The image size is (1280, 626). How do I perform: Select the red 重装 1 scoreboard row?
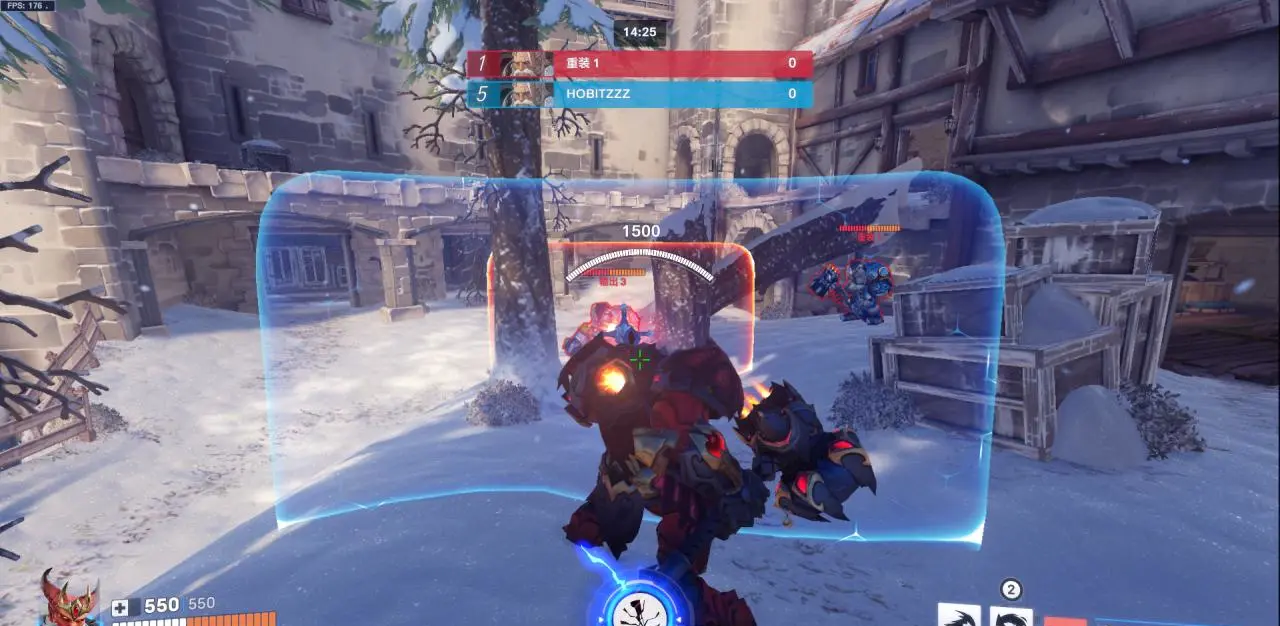click(x=640, y=64)
